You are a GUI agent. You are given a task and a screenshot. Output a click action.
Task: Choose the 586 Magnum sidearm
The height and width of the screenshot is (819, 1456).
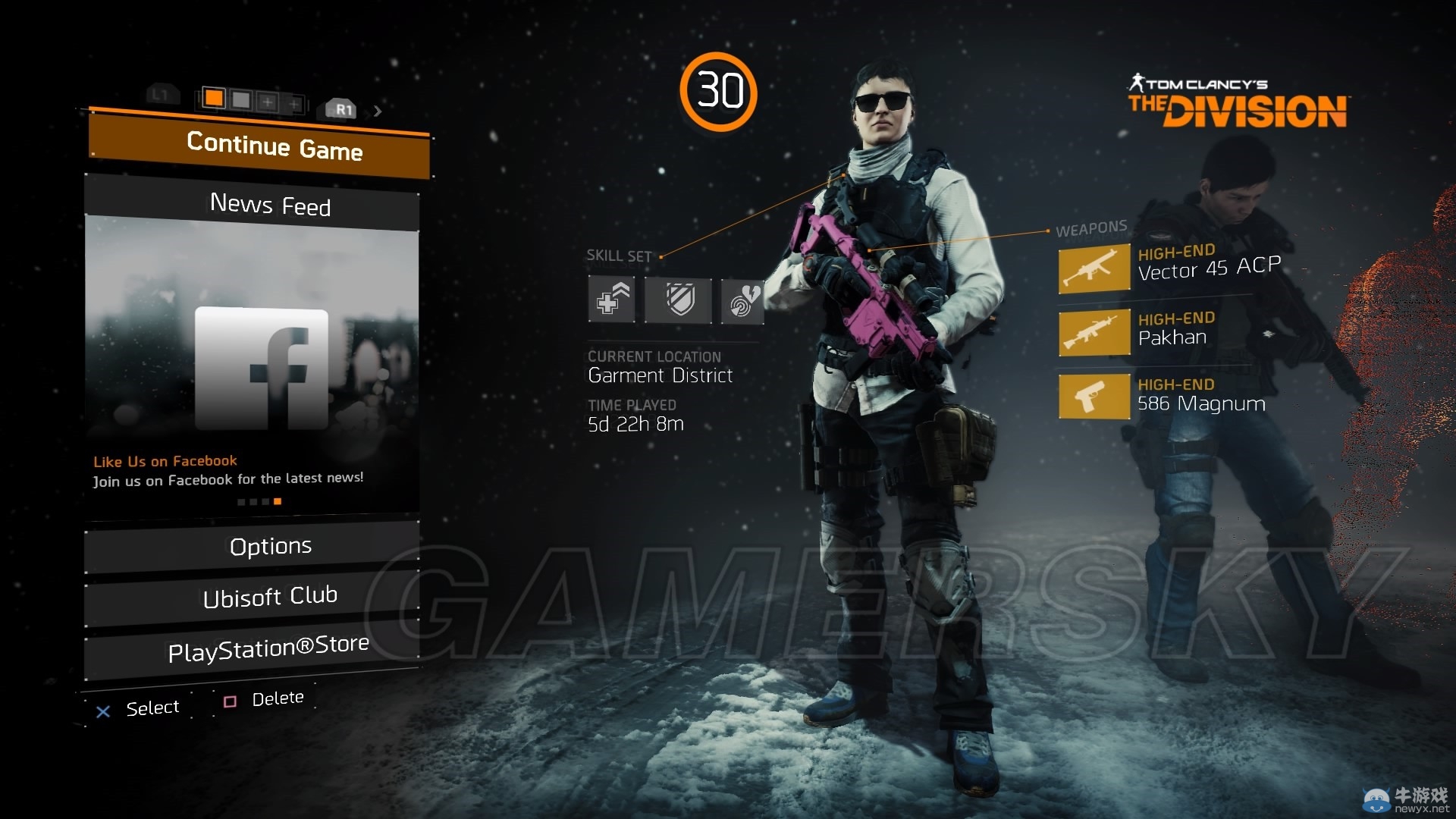coord(1168,396)
